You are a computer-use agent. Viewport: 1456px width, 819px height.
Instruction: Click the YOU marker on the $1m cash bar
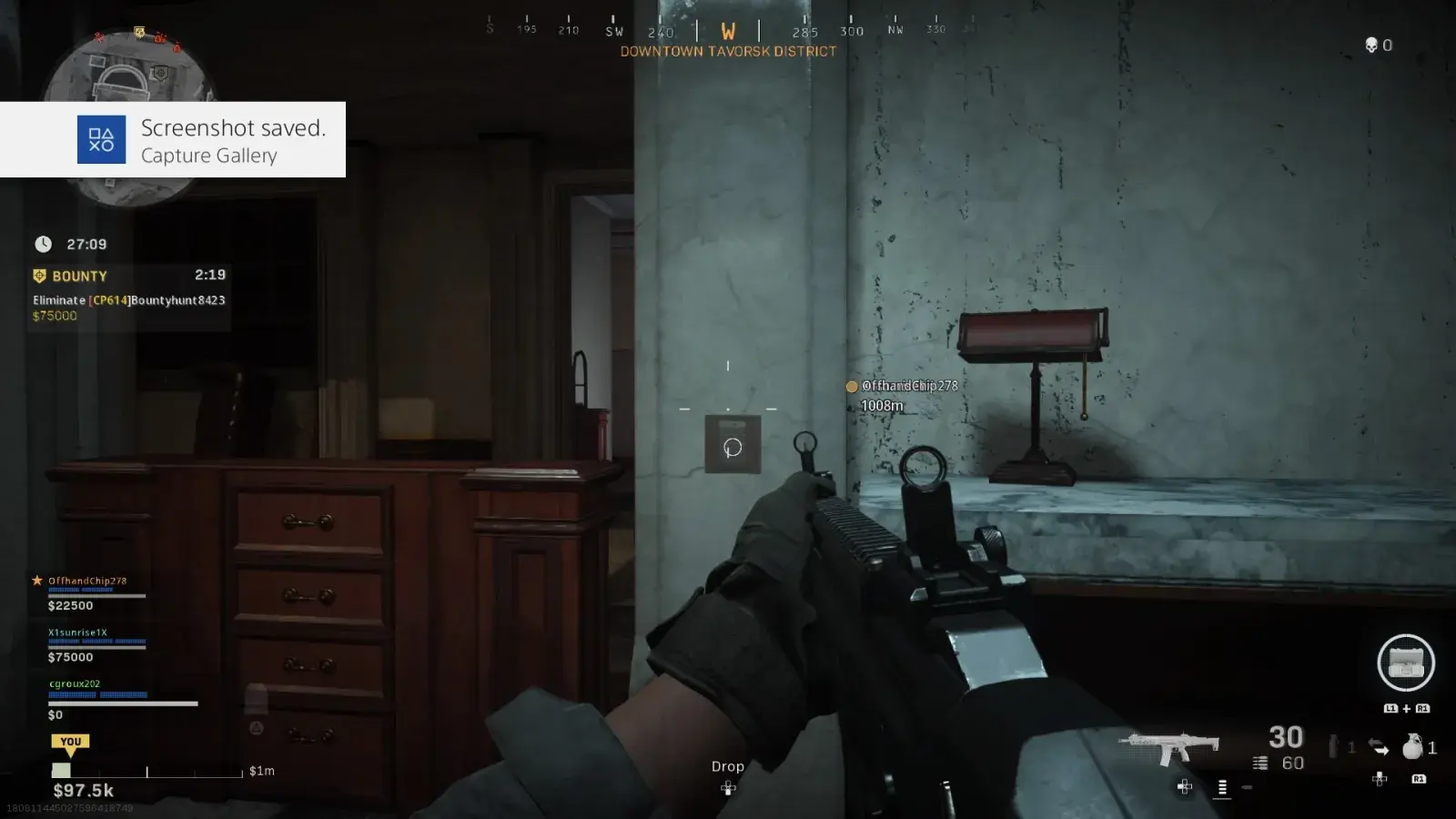point(70,741)
